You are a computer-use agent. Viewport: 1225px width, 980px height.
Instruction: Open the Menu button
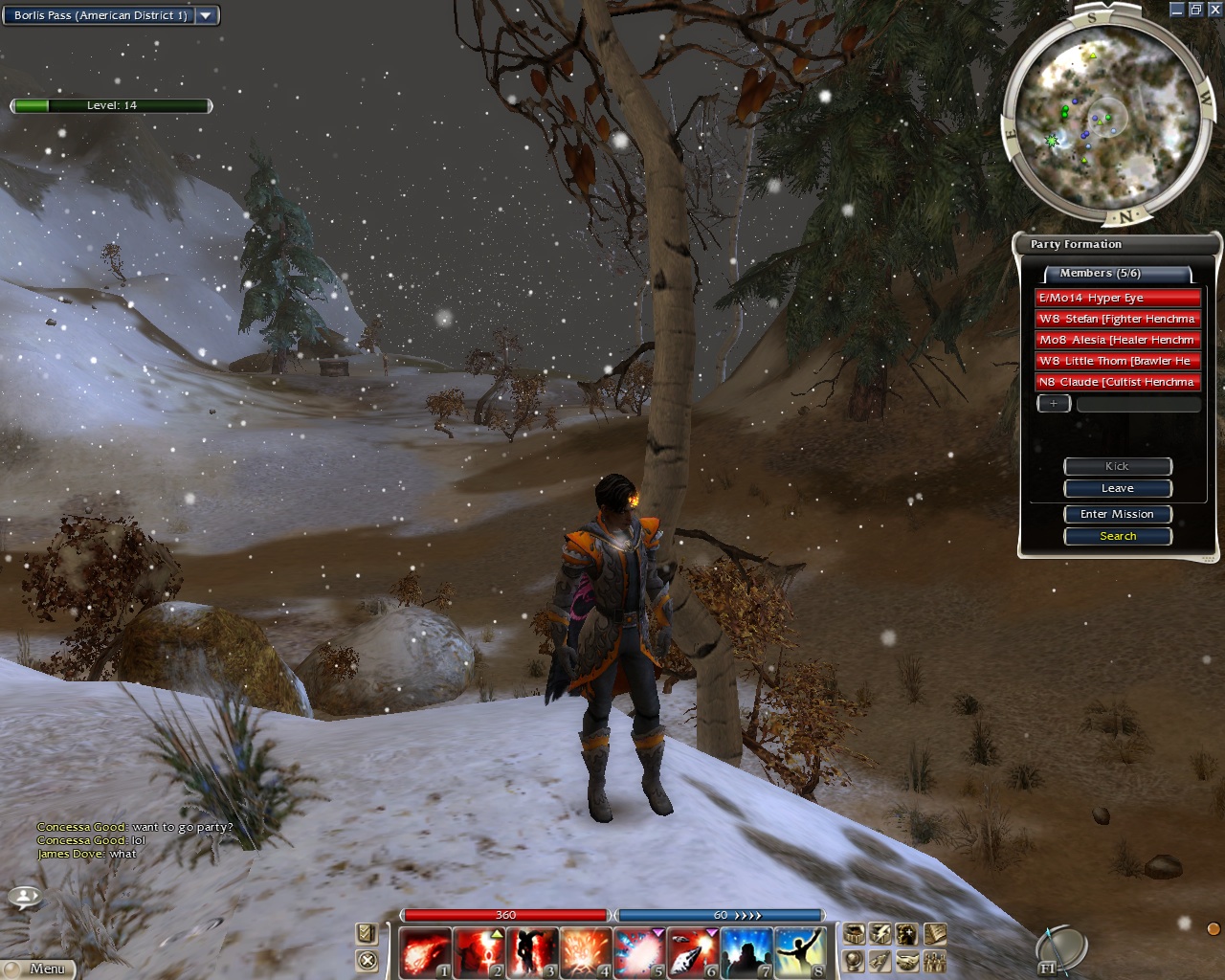(38, 969)
